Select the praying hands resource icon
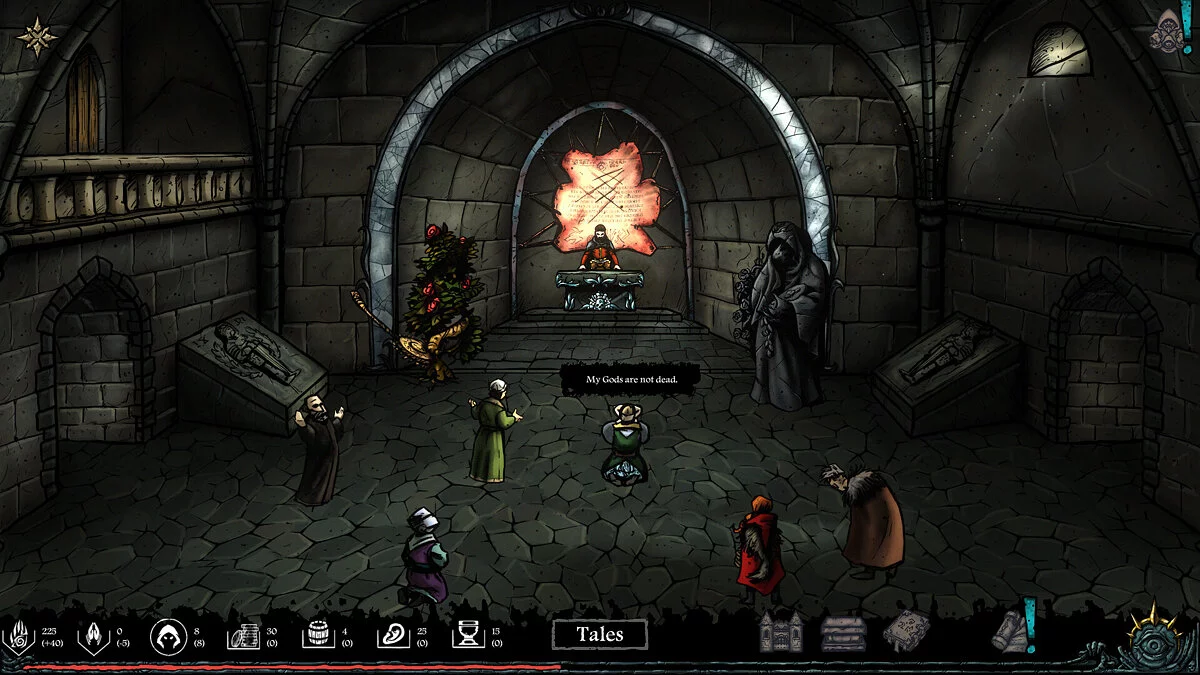The width and height of the screenshot is (1200, 675). [94, 635]
